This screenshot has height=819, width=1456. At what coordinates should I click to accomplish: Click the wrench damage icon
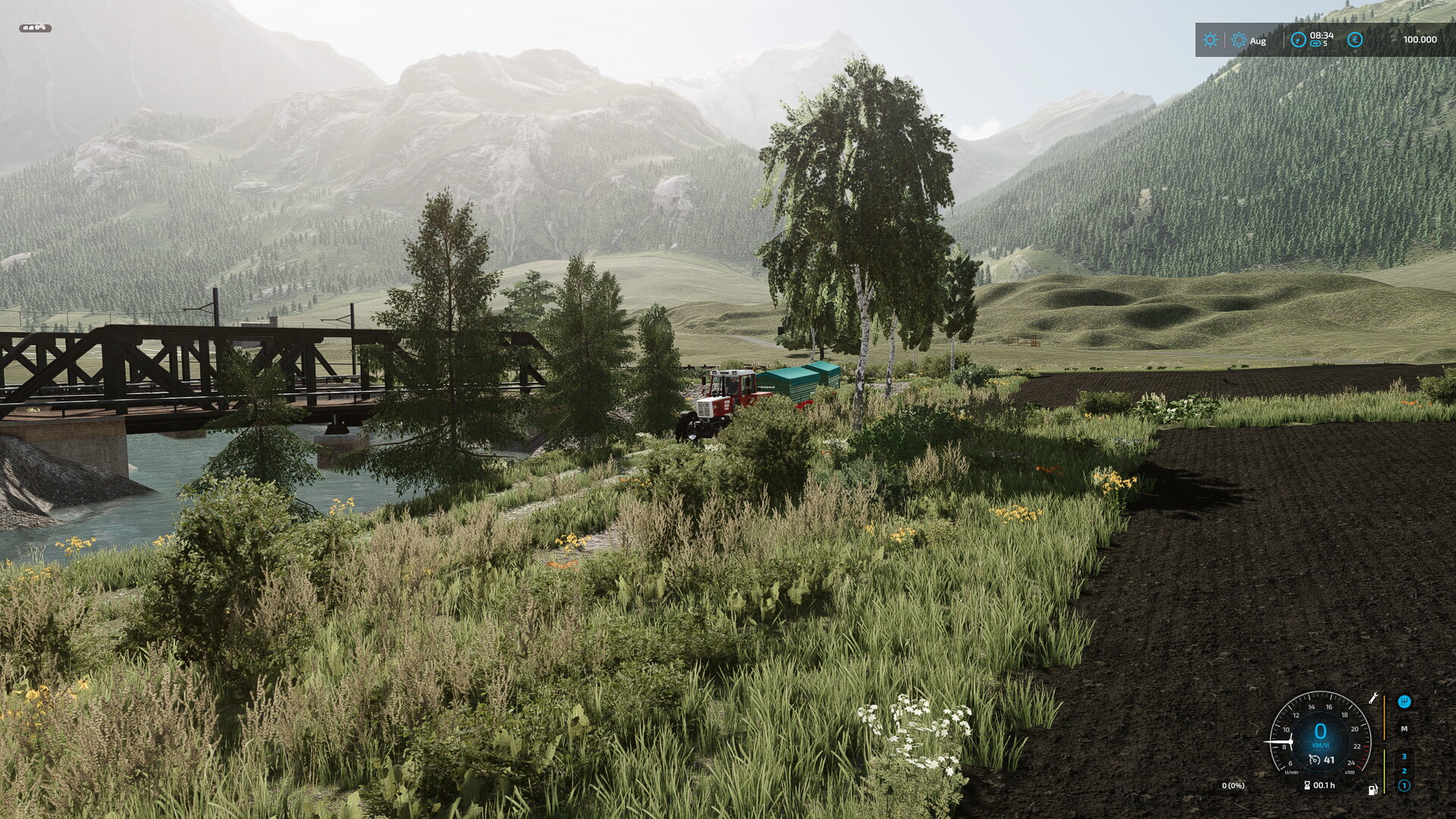[x=1373, y=698]
